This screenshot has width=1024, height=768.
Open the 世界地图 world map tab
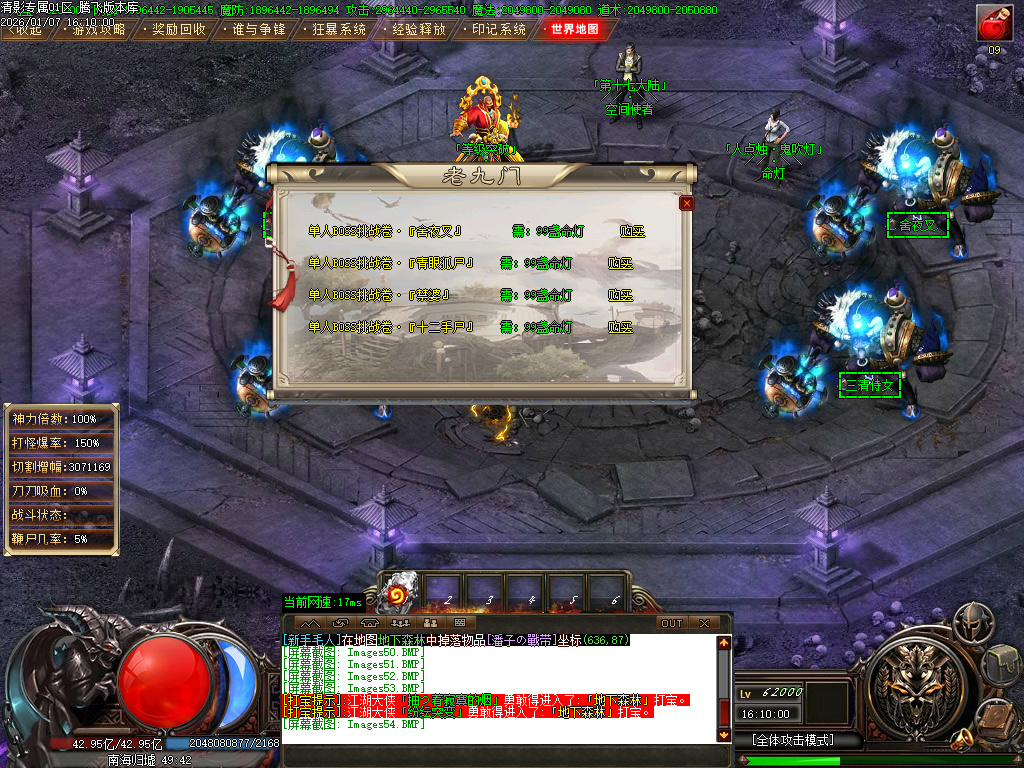575,29
